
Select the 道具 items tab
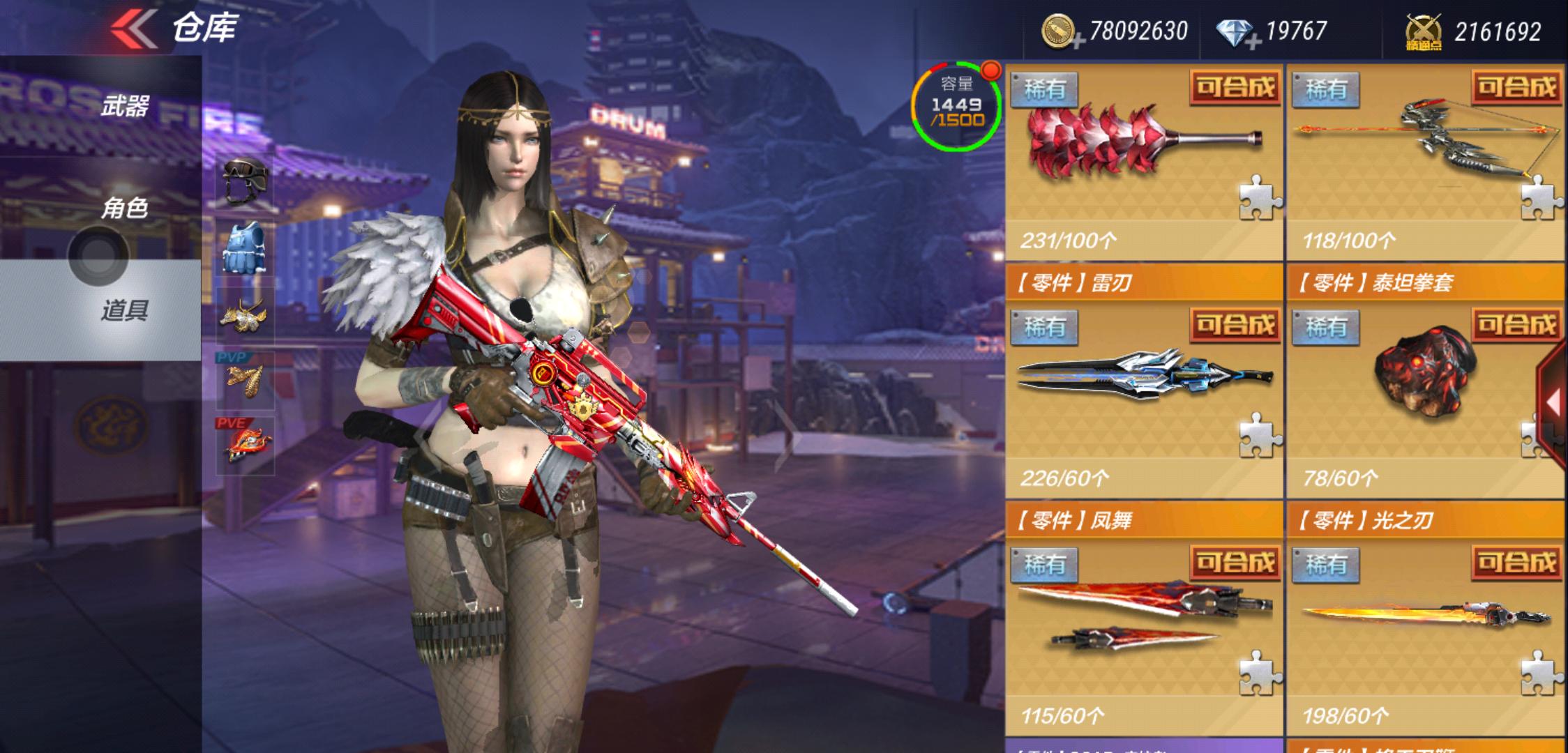[124, 310]
